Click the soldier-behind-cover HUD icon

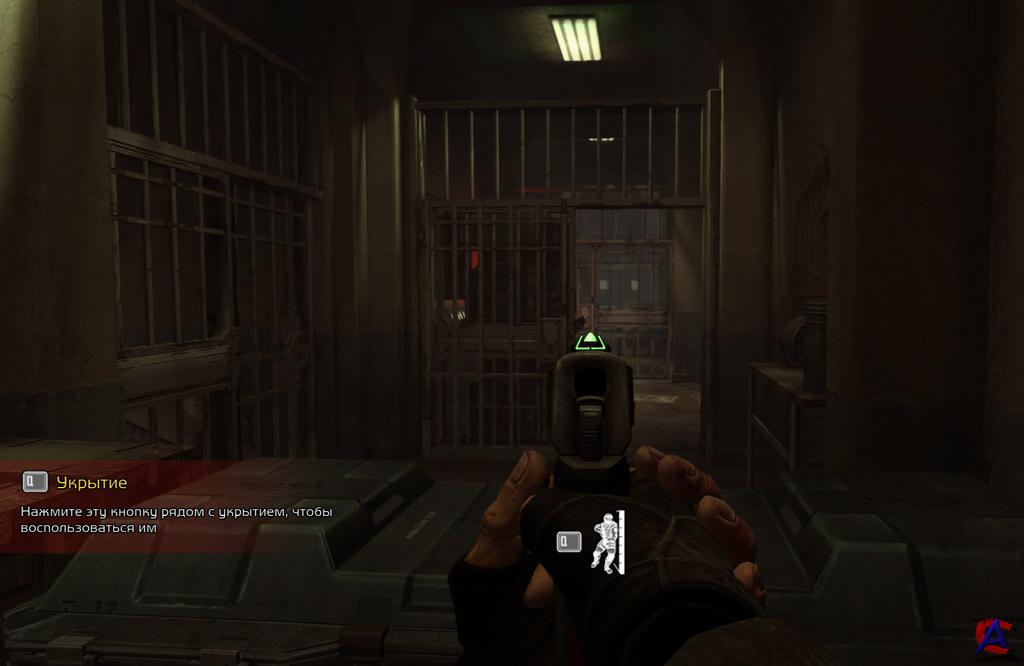pyautogui.click(x=605, y=541)
